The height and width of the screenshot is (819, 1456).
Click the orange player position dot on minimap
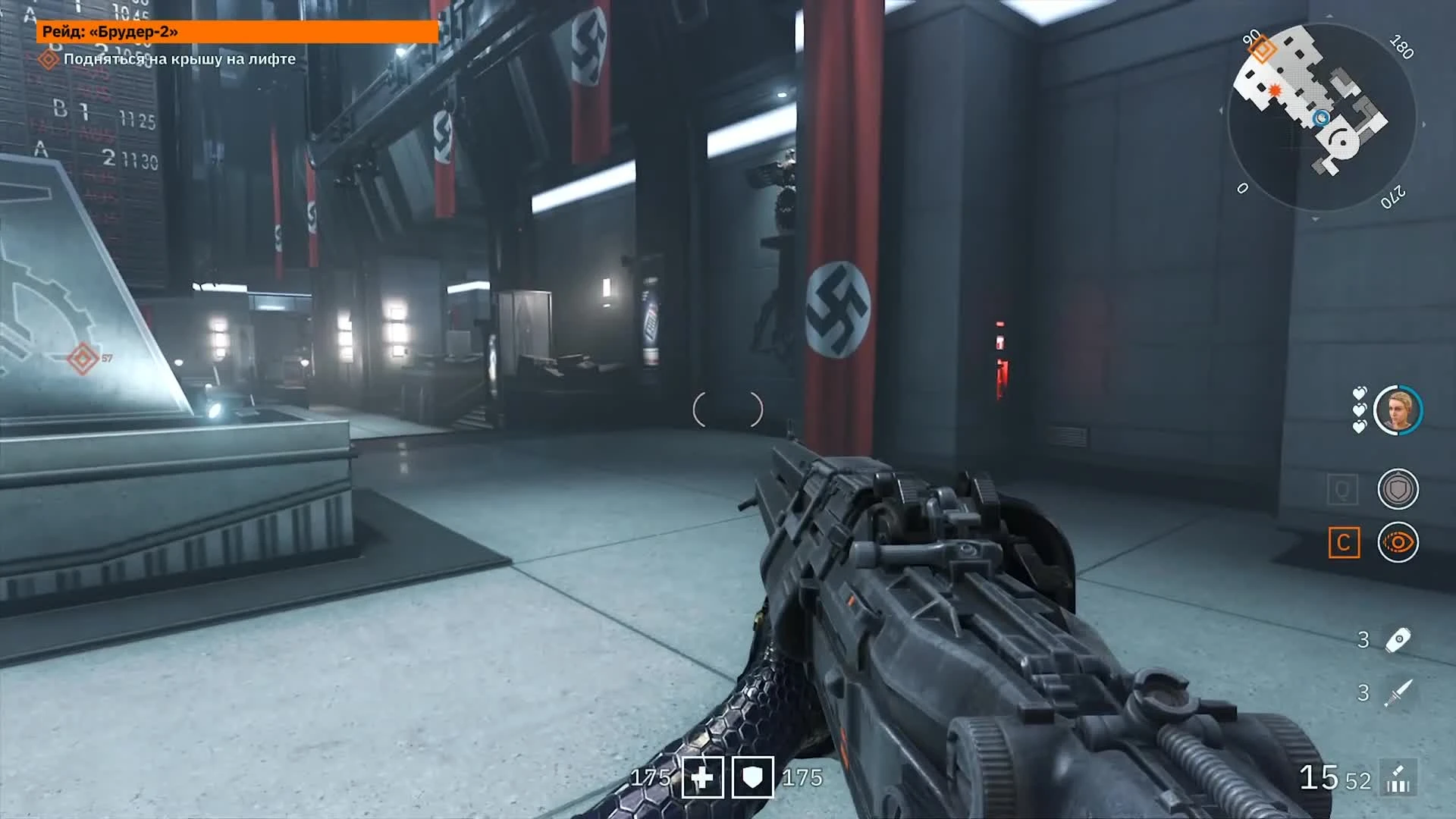click(x=1275, y=90)
